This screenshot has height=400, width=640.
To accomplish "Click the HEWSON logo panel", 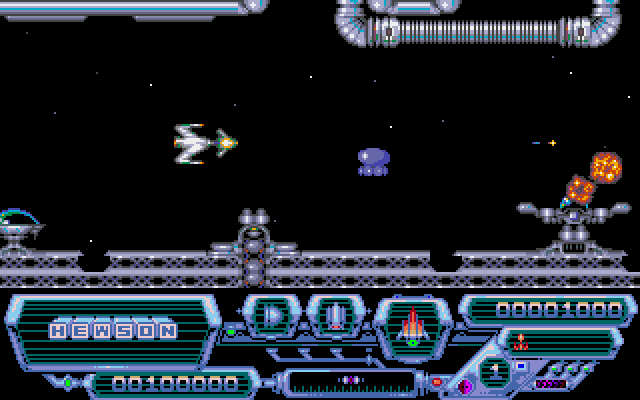I will pos(113,329).
